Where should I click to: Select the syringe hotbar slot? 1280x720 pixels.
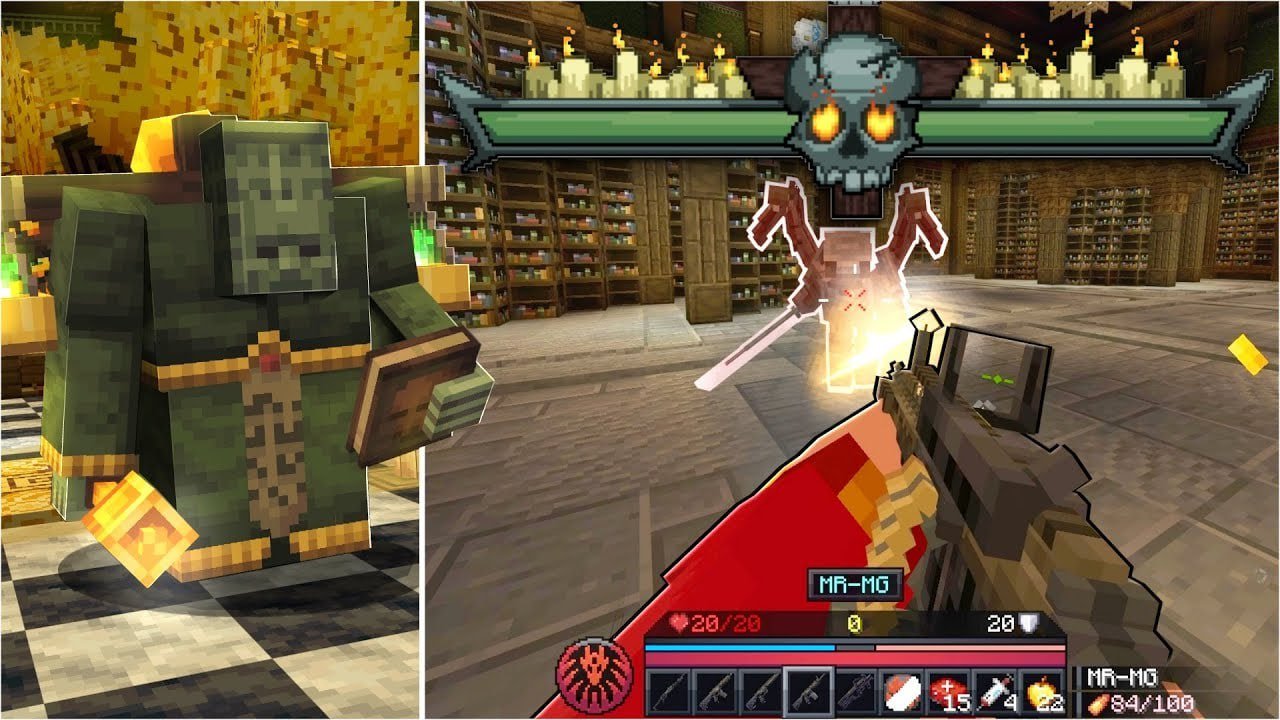click(x=996, y=692)
